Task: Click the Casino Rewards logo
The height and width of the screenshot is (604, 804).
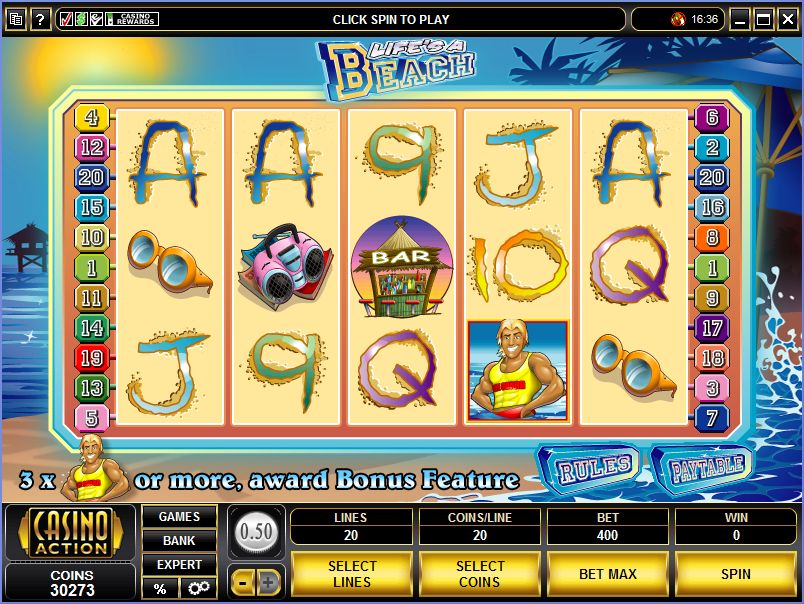Action: (134, 19)
